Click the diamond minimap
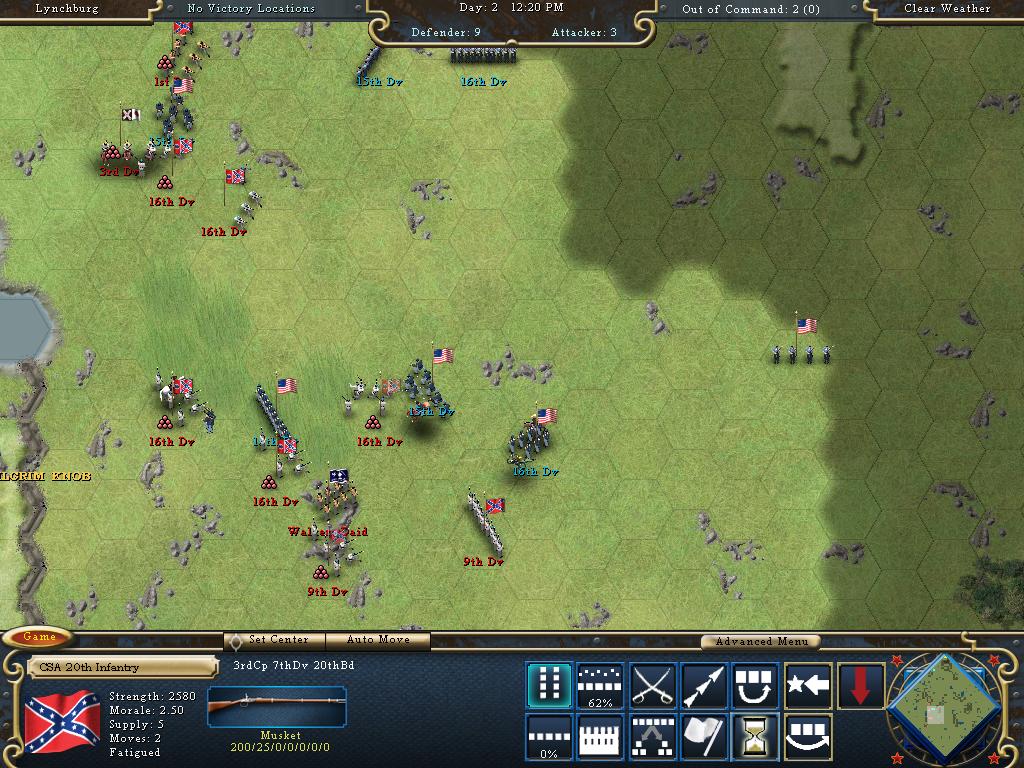This screenshot has height=768, width=1024. click(941, 709)
